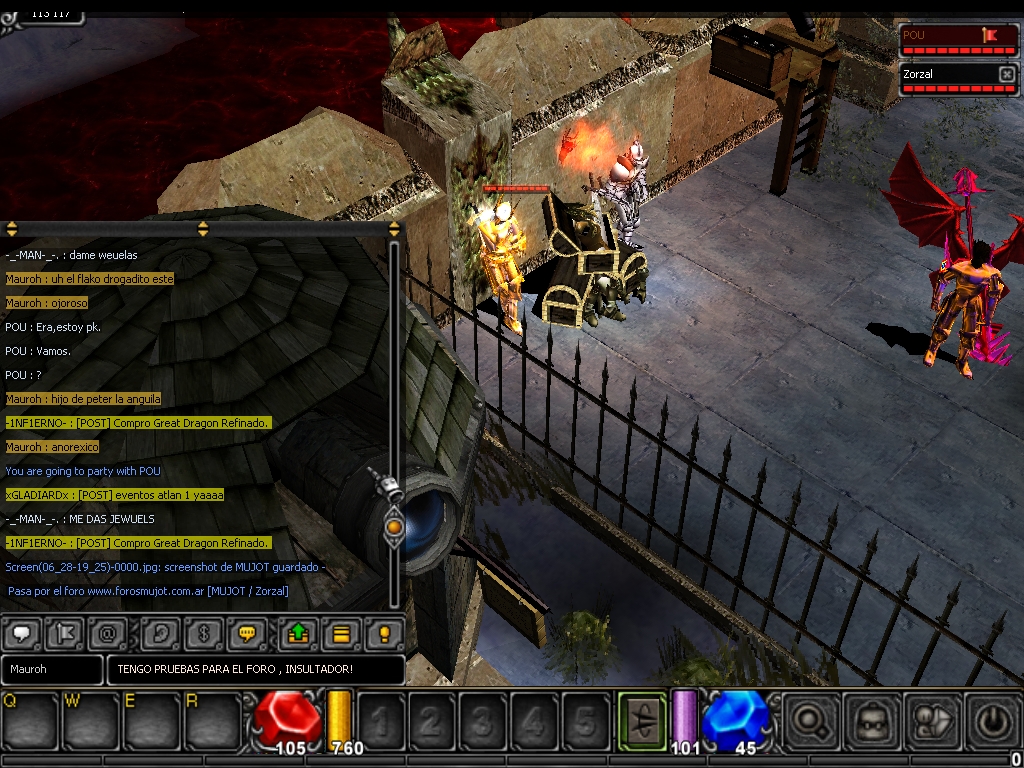1024x768 pixels.
Task: Click the yellow speech bubble chat button
Action: [x=246, y=633]
